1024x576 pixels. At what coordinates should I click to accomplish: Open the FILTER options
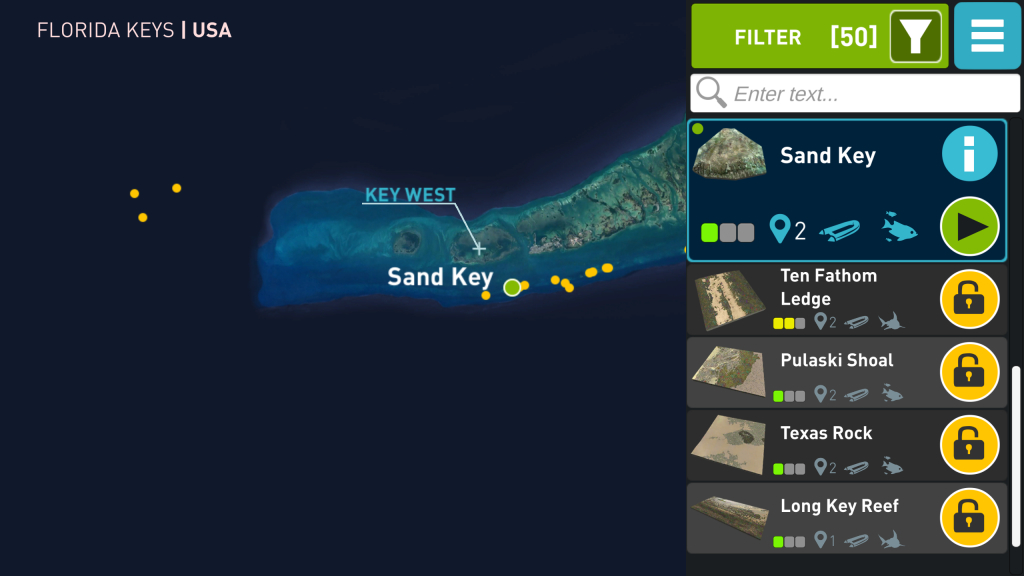819,37
